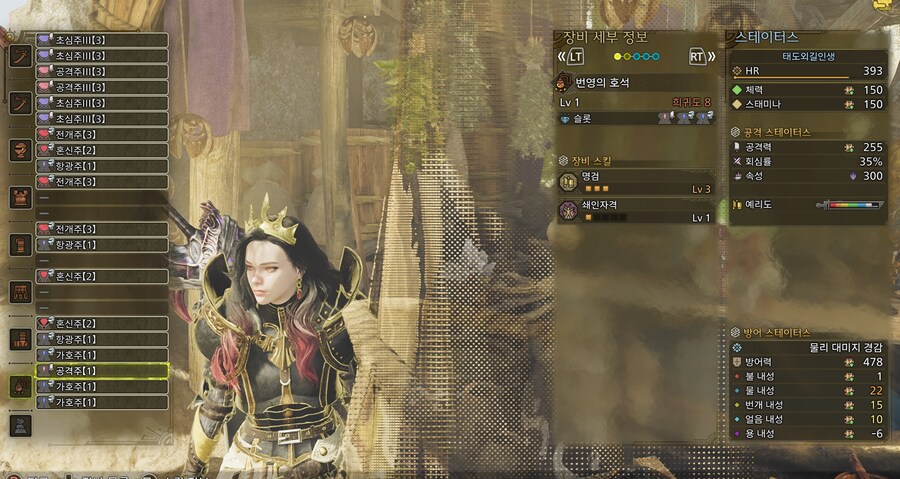Click the yellow first page indicator dot
Viewport: 900px width, 479px height.
click(x=617, y=56)
